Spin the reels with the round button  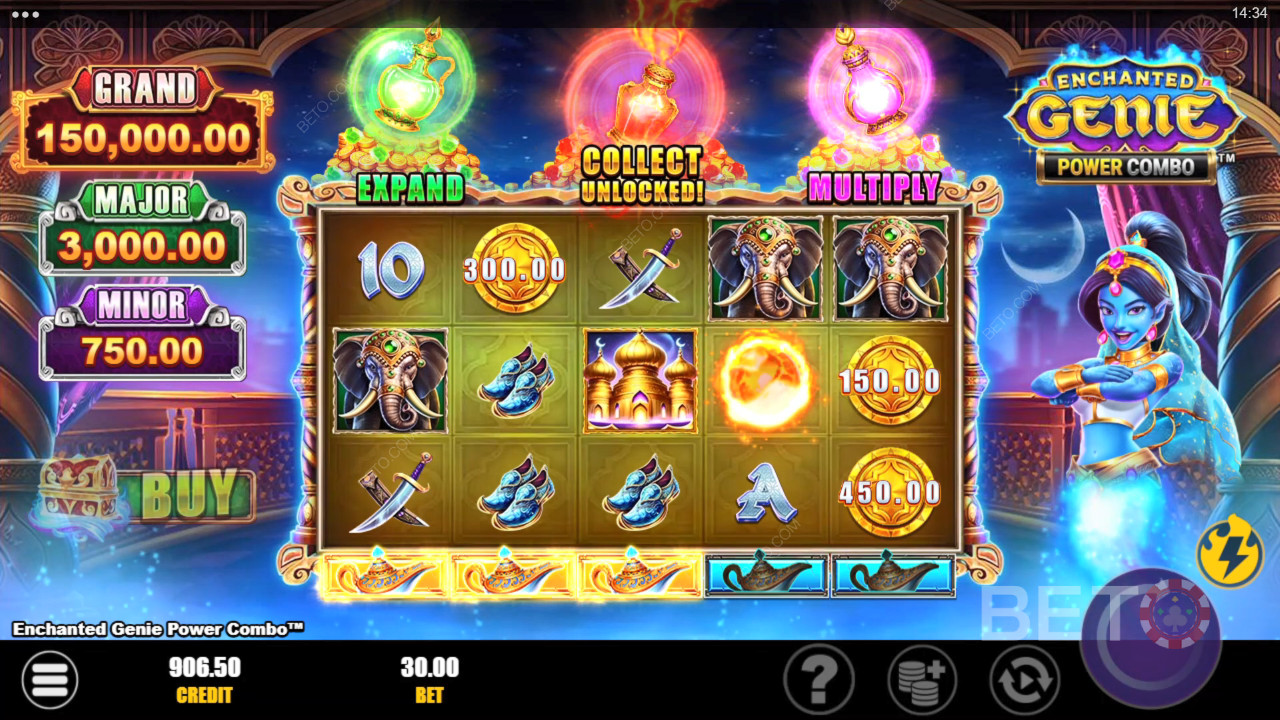[1150, 638]
